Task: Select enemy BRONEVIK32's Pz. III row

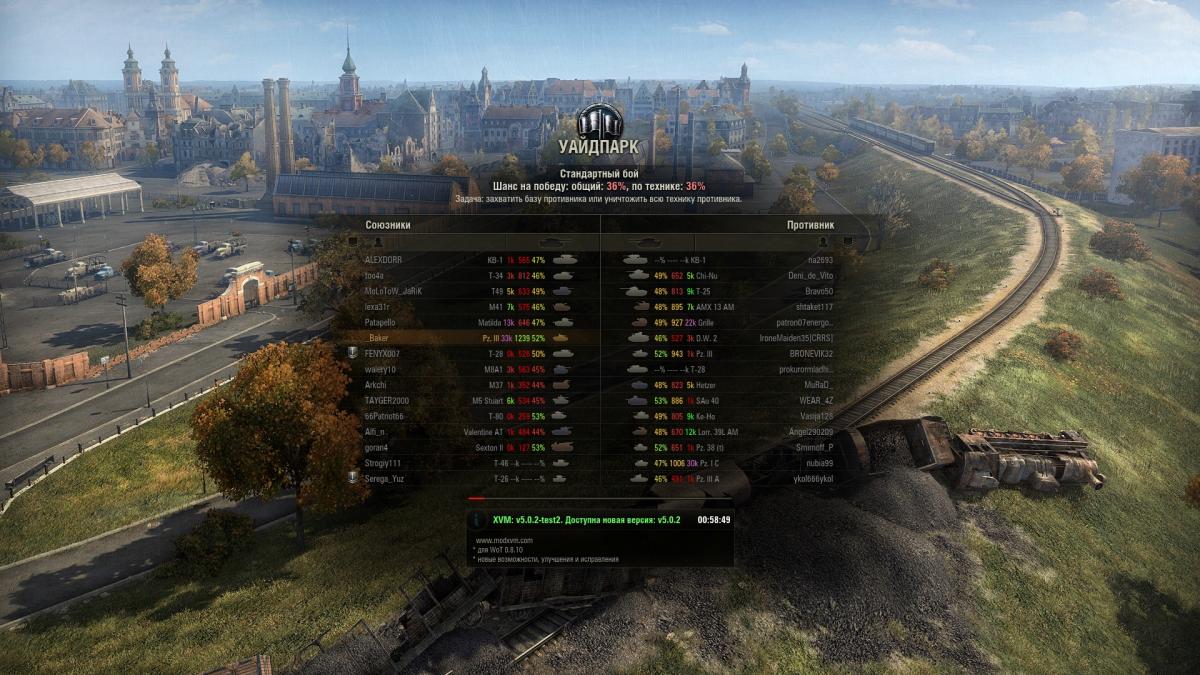Action: (730, 354)
